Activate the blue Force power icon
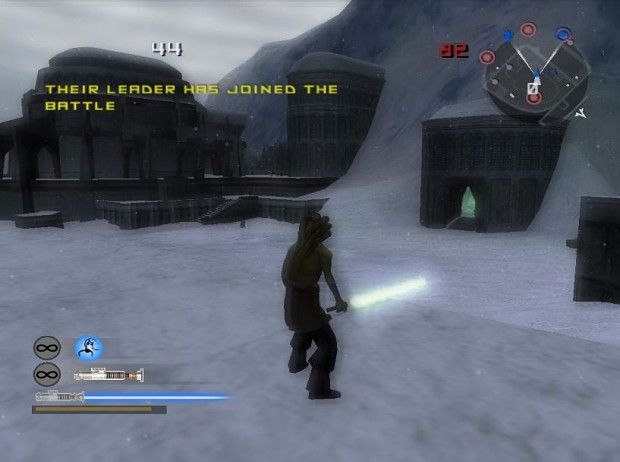620x462 pixels. click(88, 348)
